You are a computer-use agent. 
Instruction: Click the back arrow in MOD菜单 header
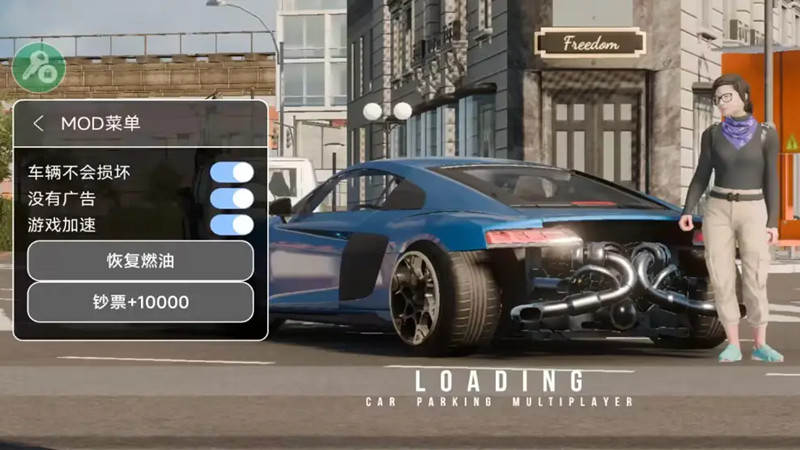point(38,124)
